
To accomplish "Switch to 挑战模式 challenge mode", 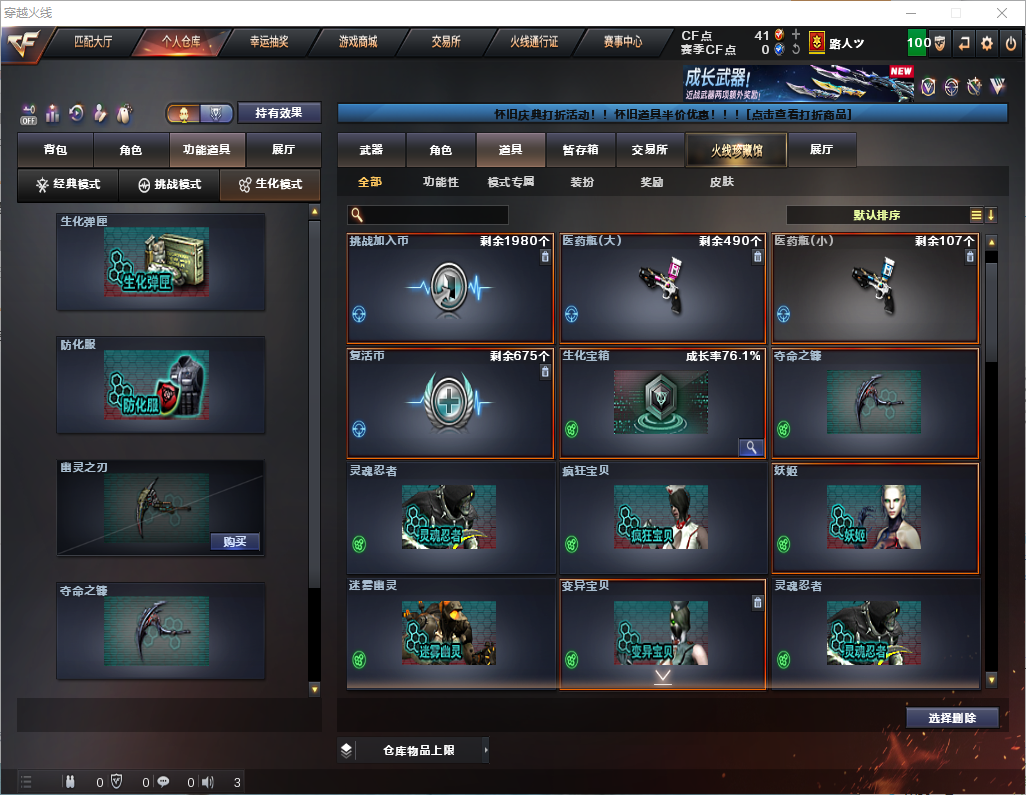I will [169, 185].
